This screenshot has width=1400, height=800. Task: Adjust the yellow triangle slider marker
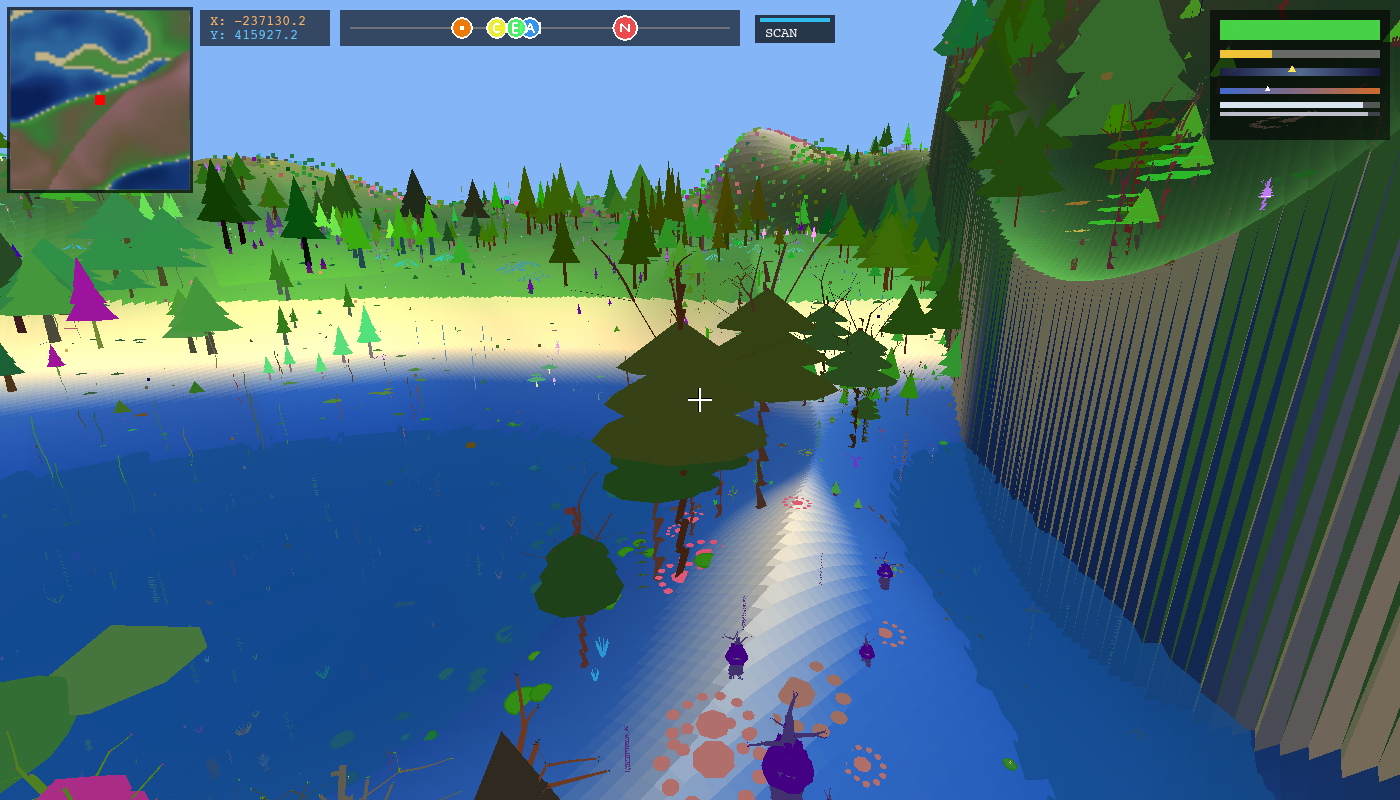click(1292, 69)
